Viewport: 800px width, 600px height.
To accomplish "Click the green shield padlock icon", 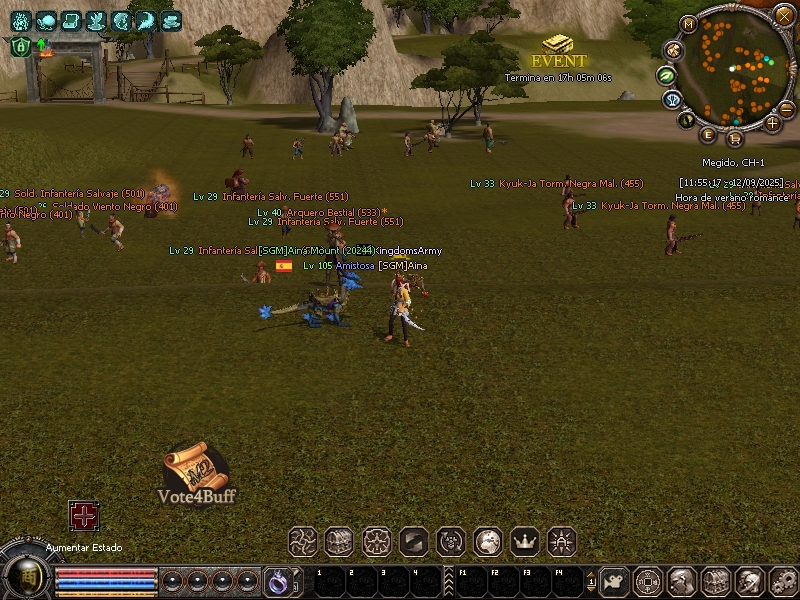I will 19,46.
